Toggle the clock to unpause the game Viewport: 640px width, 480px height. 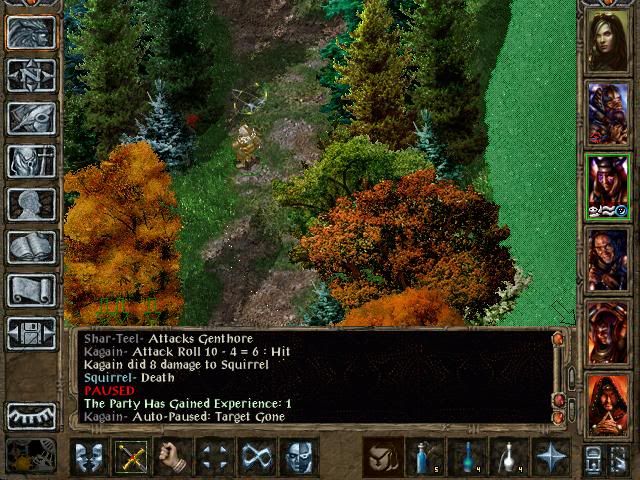coord(31,456)
